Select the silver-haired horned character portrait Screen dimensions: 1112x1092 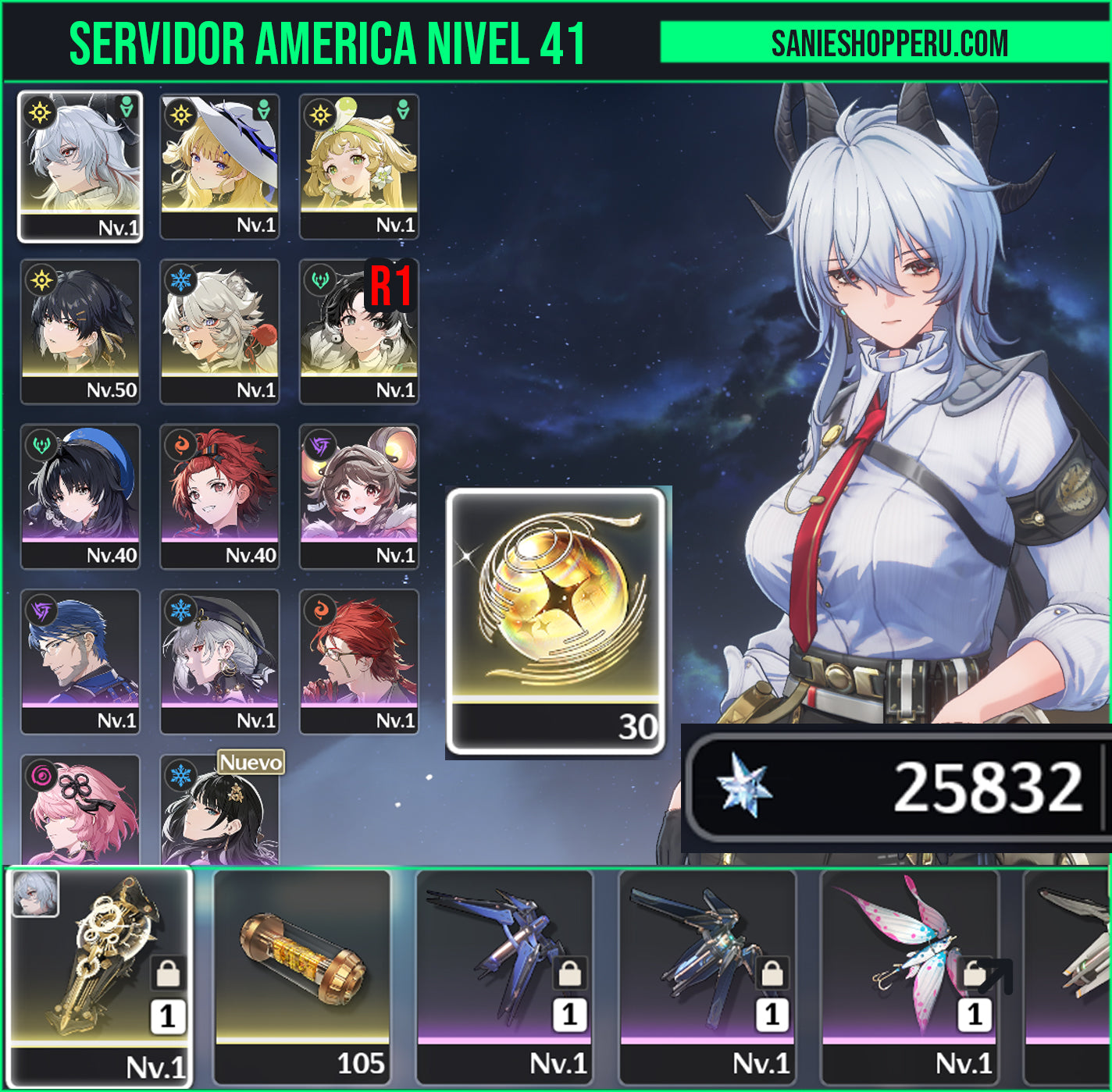pos(80,165)
